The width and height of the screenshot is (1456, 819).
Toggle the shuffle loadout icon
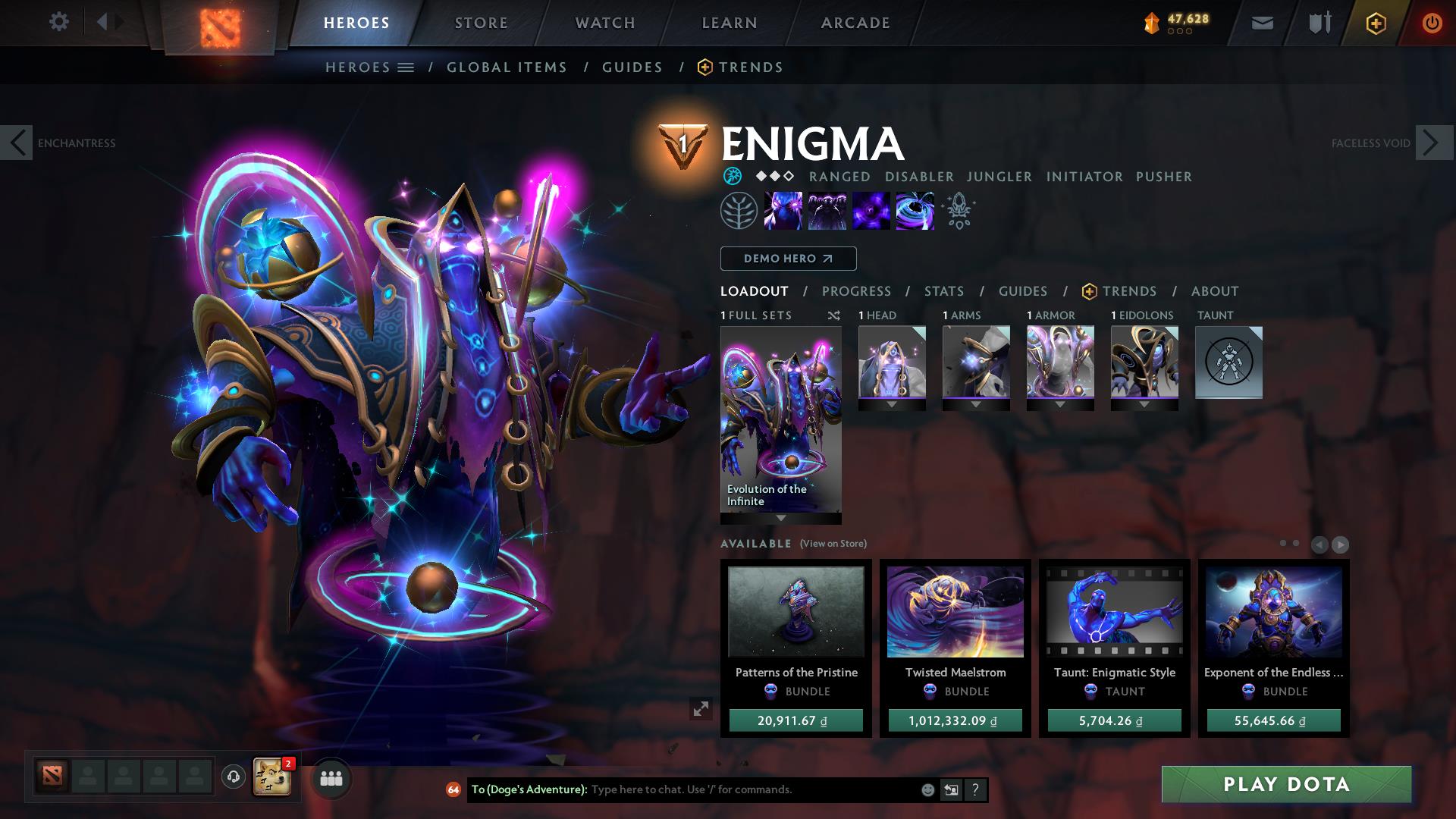833,315
